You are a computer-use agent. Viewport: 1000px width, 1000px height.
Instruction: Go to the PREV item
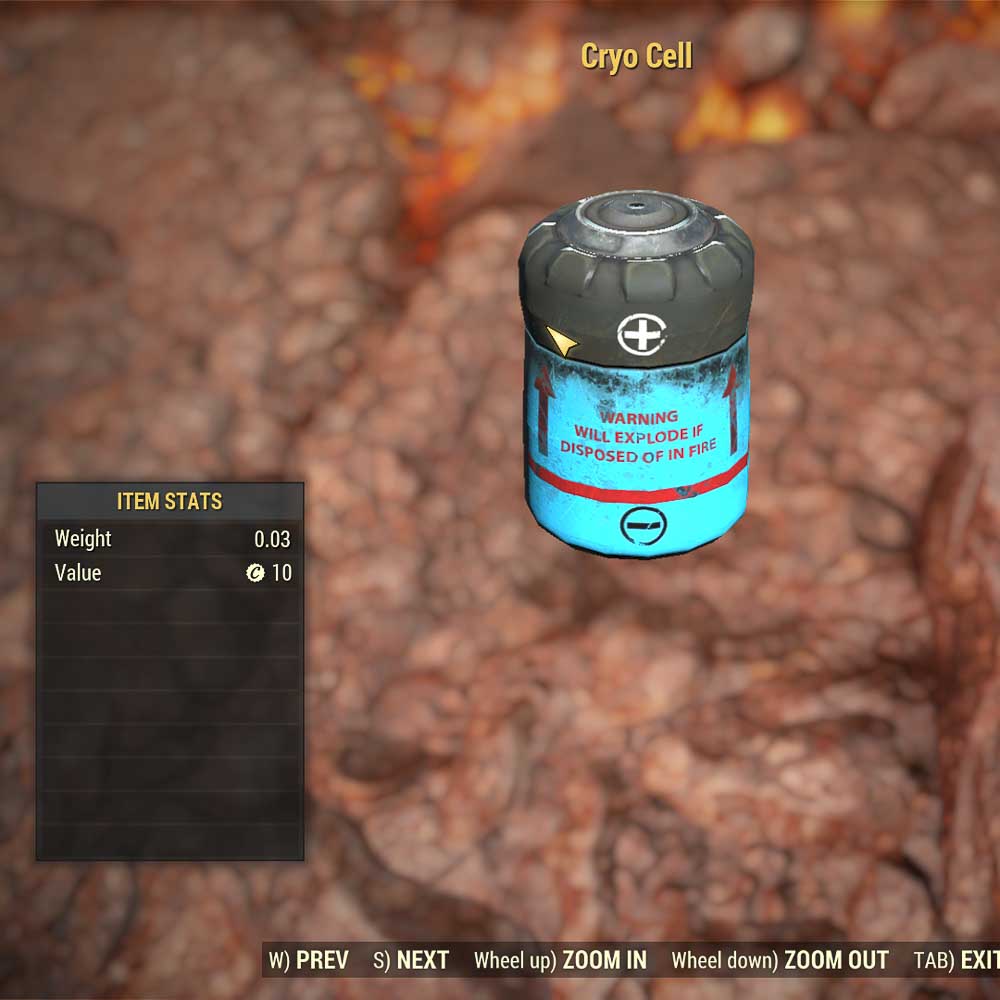point(310,961)
